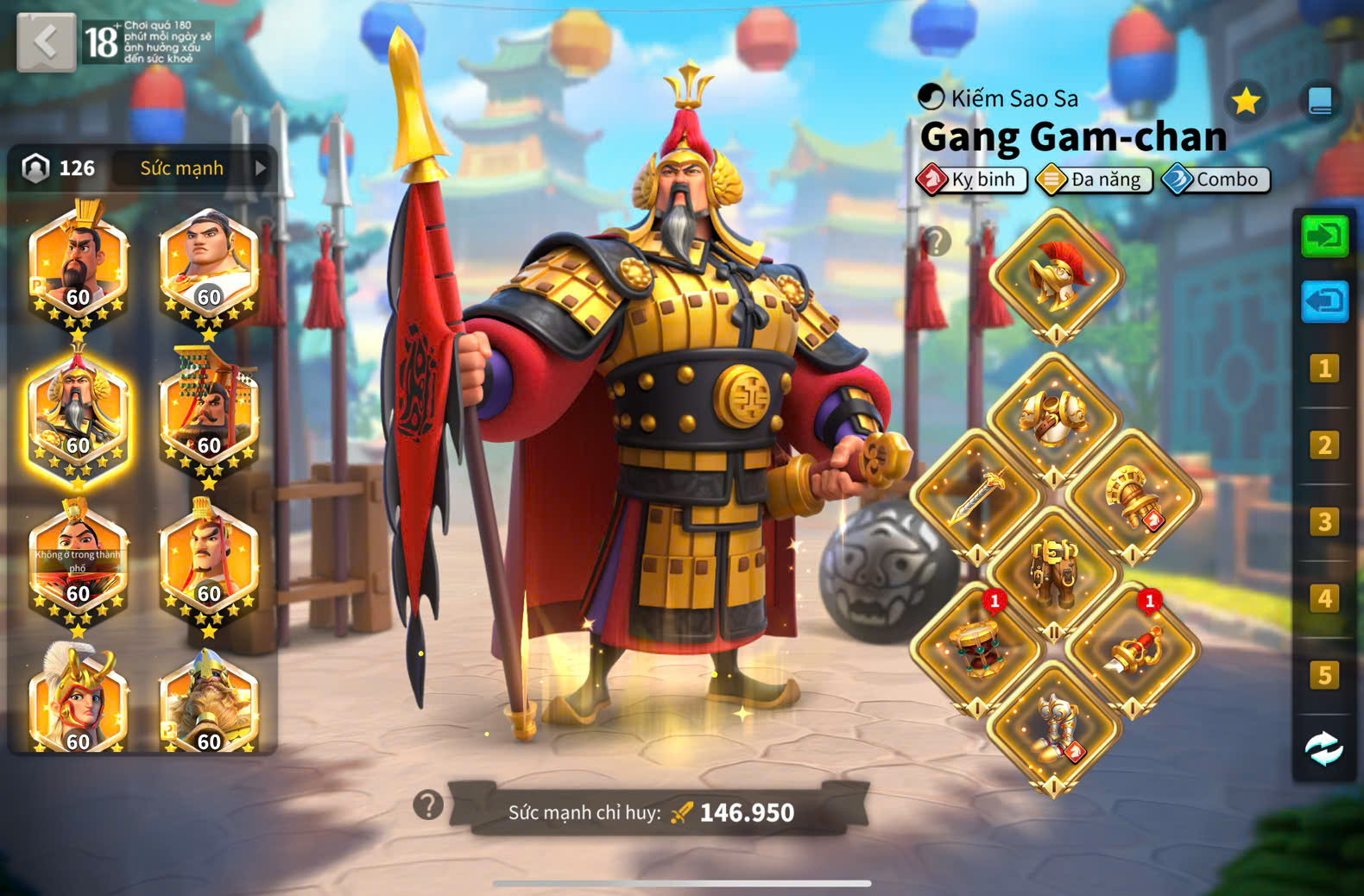1364x896 pixels.
Task: Switch to equipment preset 3
Action: pos(1324,521)
